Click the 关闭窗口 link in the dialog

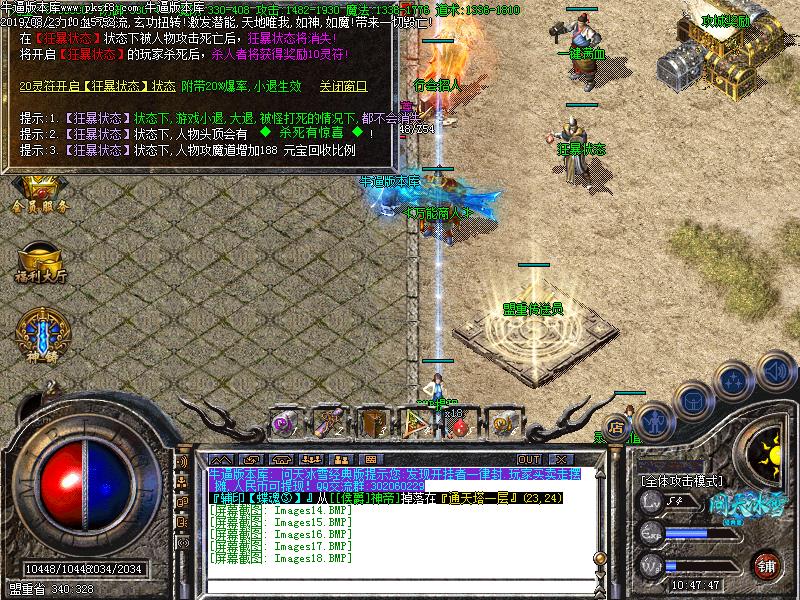pyautogui.click(x=343, y=87)
